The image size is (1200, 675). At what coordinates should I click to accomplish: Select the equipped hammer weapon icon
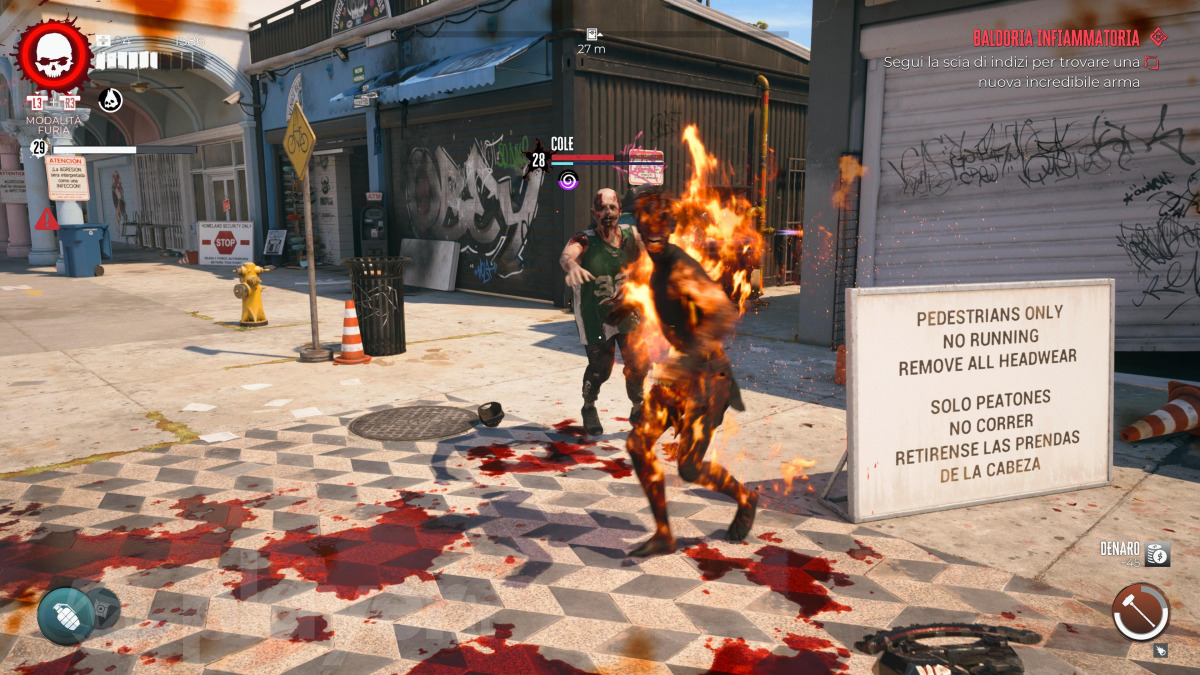click(1140, 612)
